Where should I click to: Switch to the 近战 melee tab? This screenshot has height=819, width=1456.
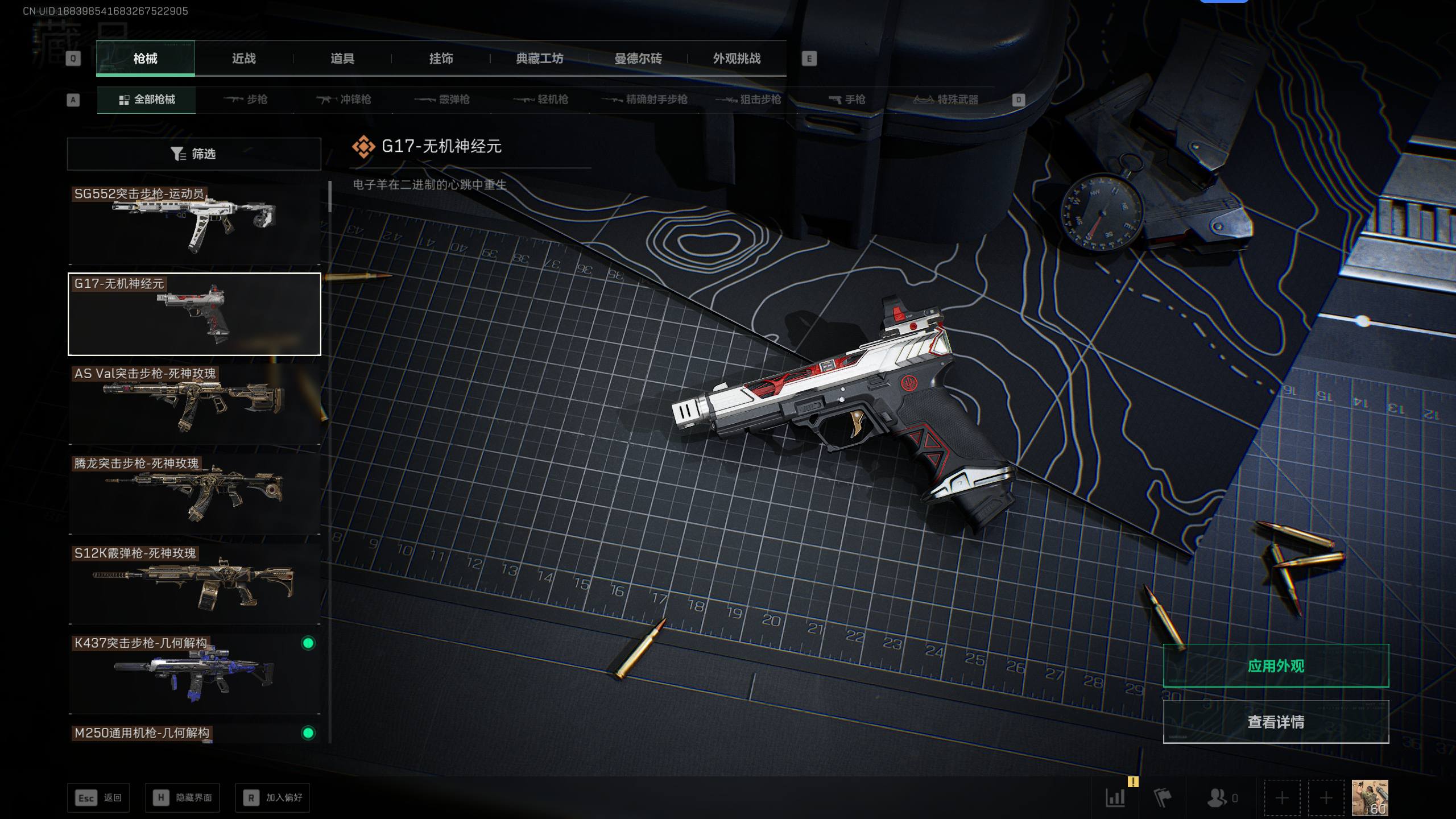243,59
